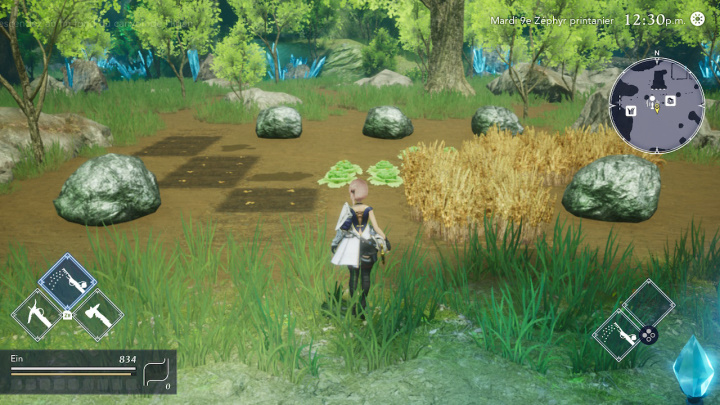Screen dimensions: 720x405
Task: Switch to the axe tool slot
Action: click(x=98, y=315)
